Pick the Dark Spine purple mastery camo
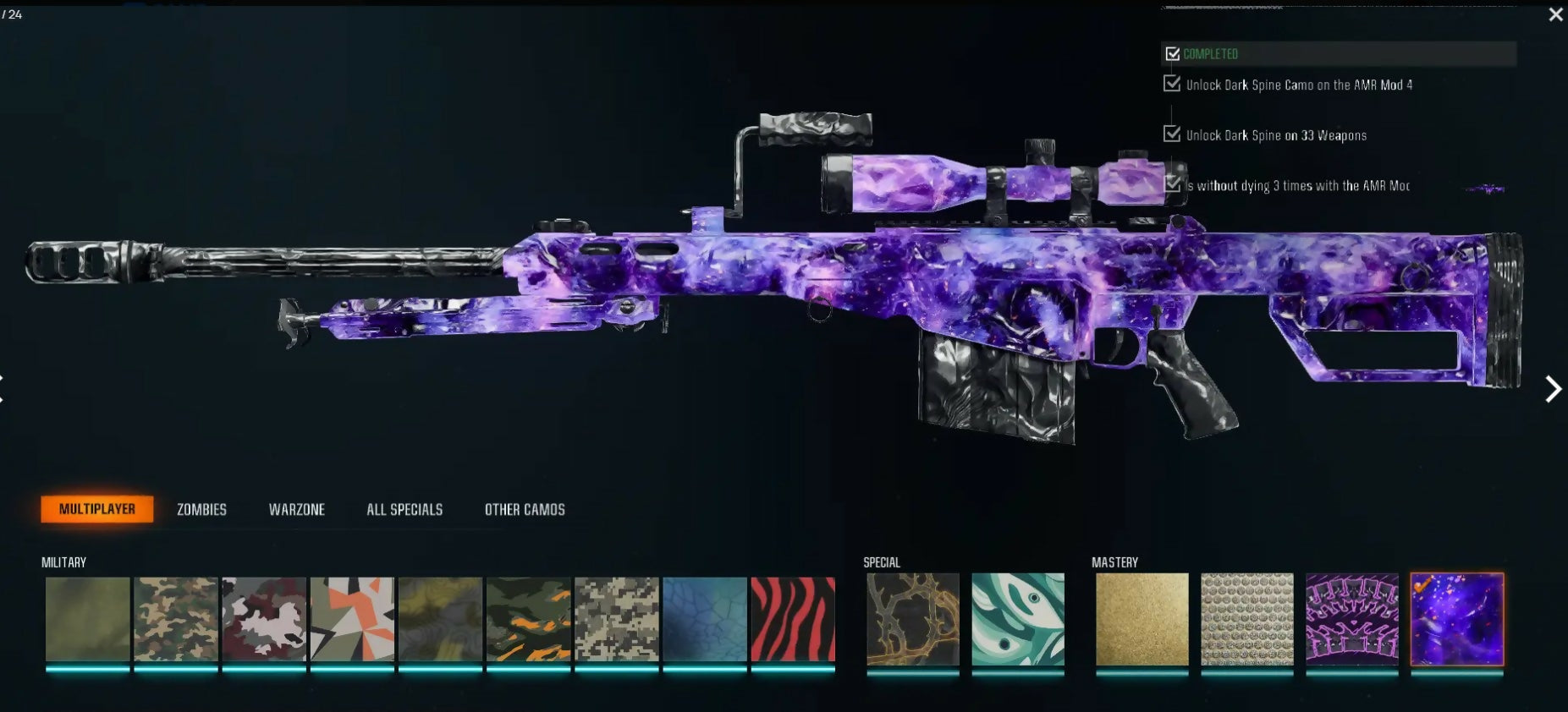Image resolution: width=1568 pixels, height=712 pixels. (1351, 619)
